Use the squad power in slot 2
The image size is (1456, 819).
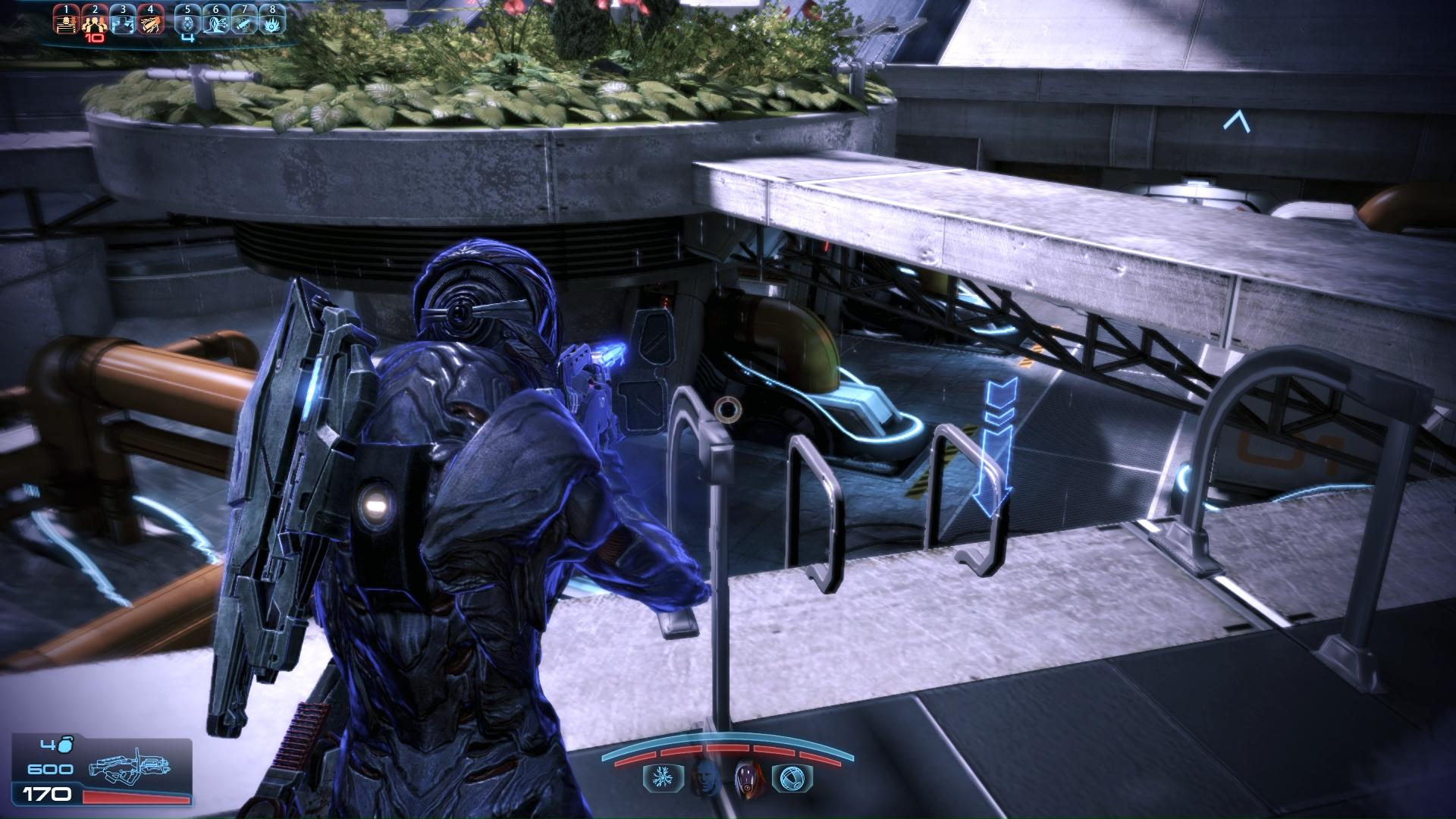(x=94, y=22)
